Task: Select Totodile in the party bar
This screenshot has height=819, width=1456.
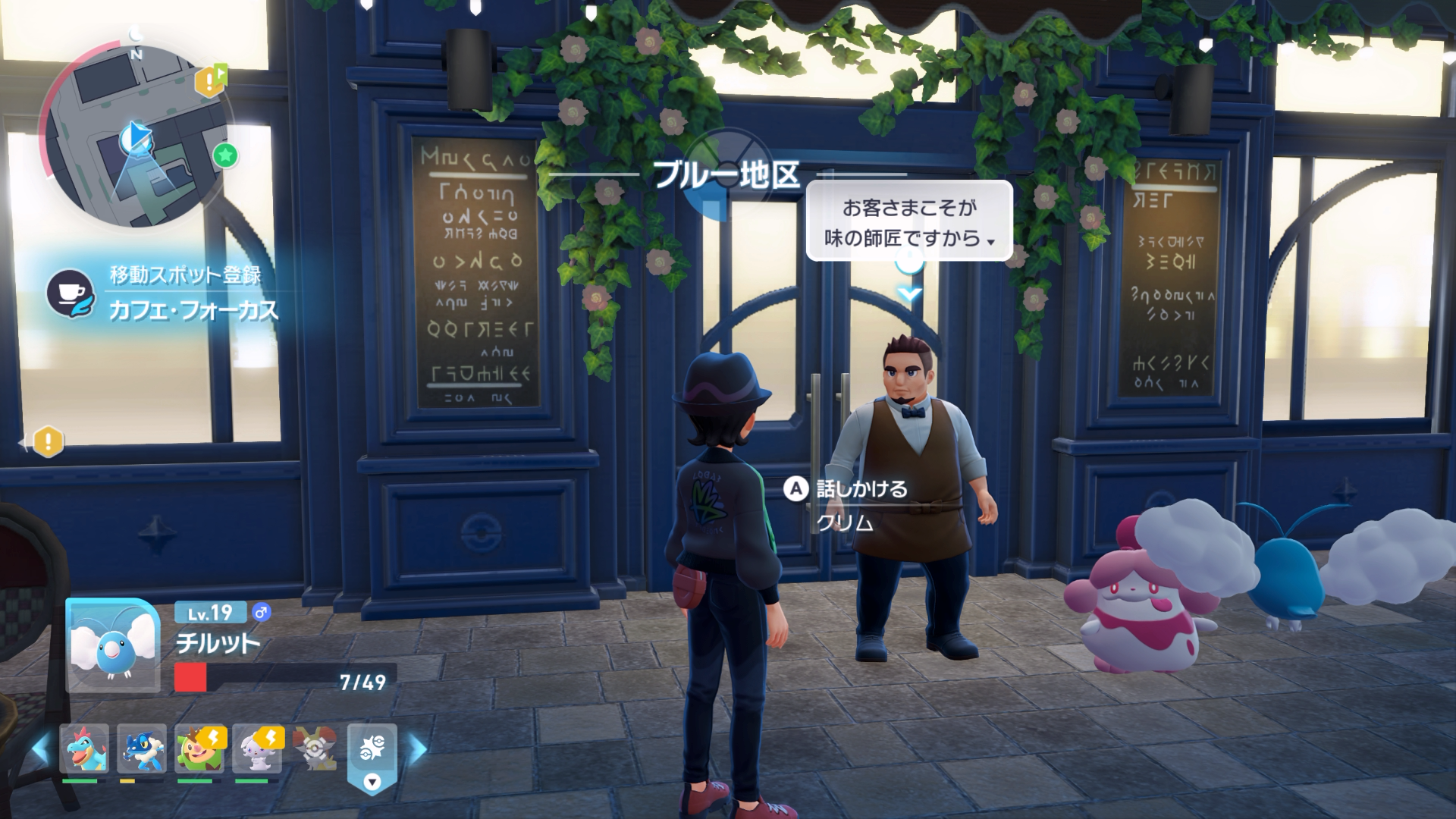Action: coord(84,748)
